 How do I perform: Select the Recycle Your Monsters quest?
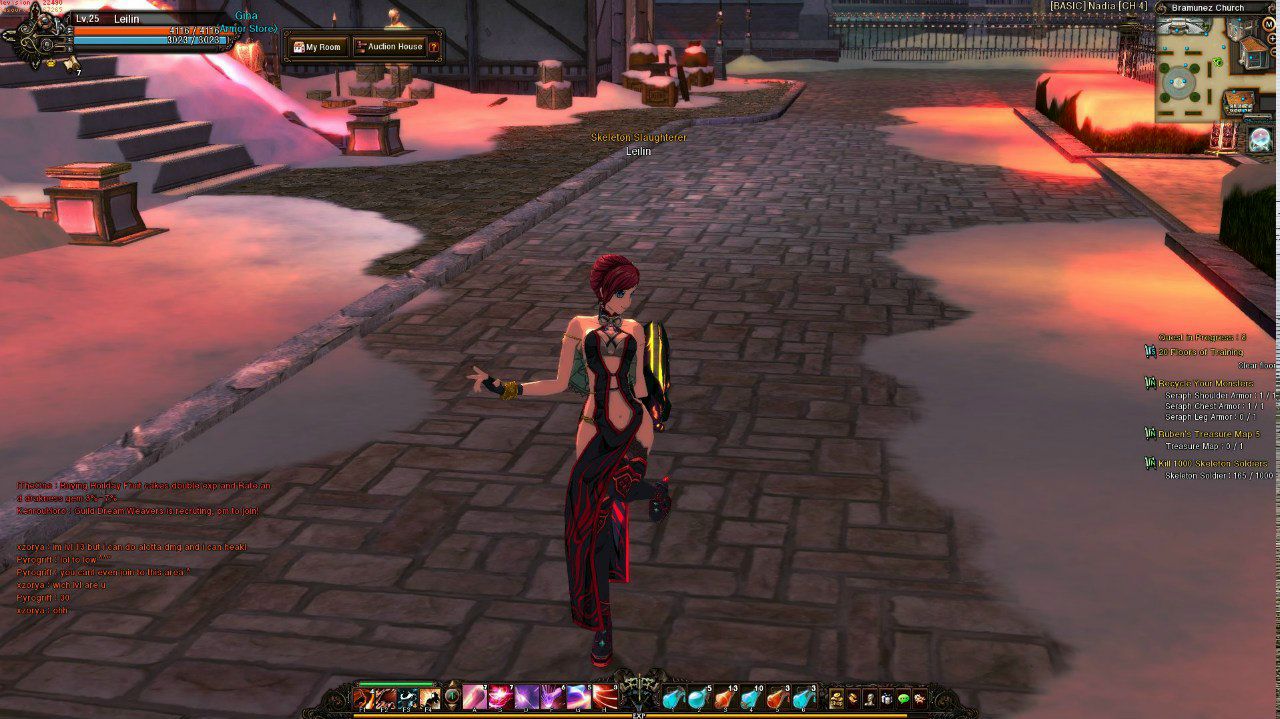click(x=1205, y=384)
